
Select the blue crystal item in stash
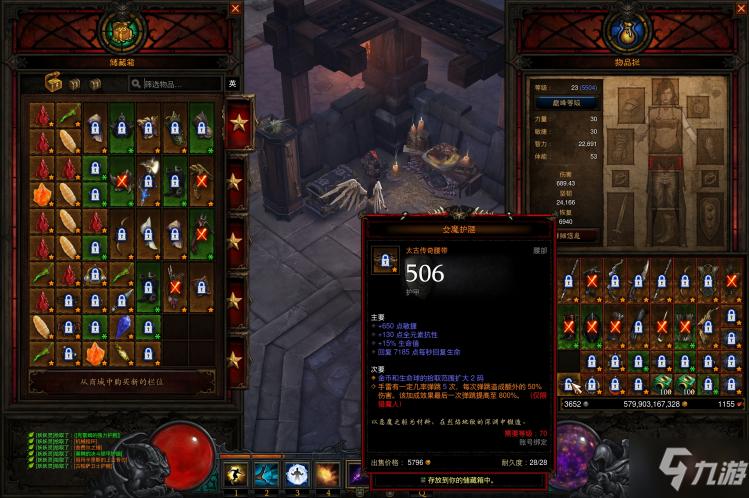pyautogui.click(x=122, y=326)
